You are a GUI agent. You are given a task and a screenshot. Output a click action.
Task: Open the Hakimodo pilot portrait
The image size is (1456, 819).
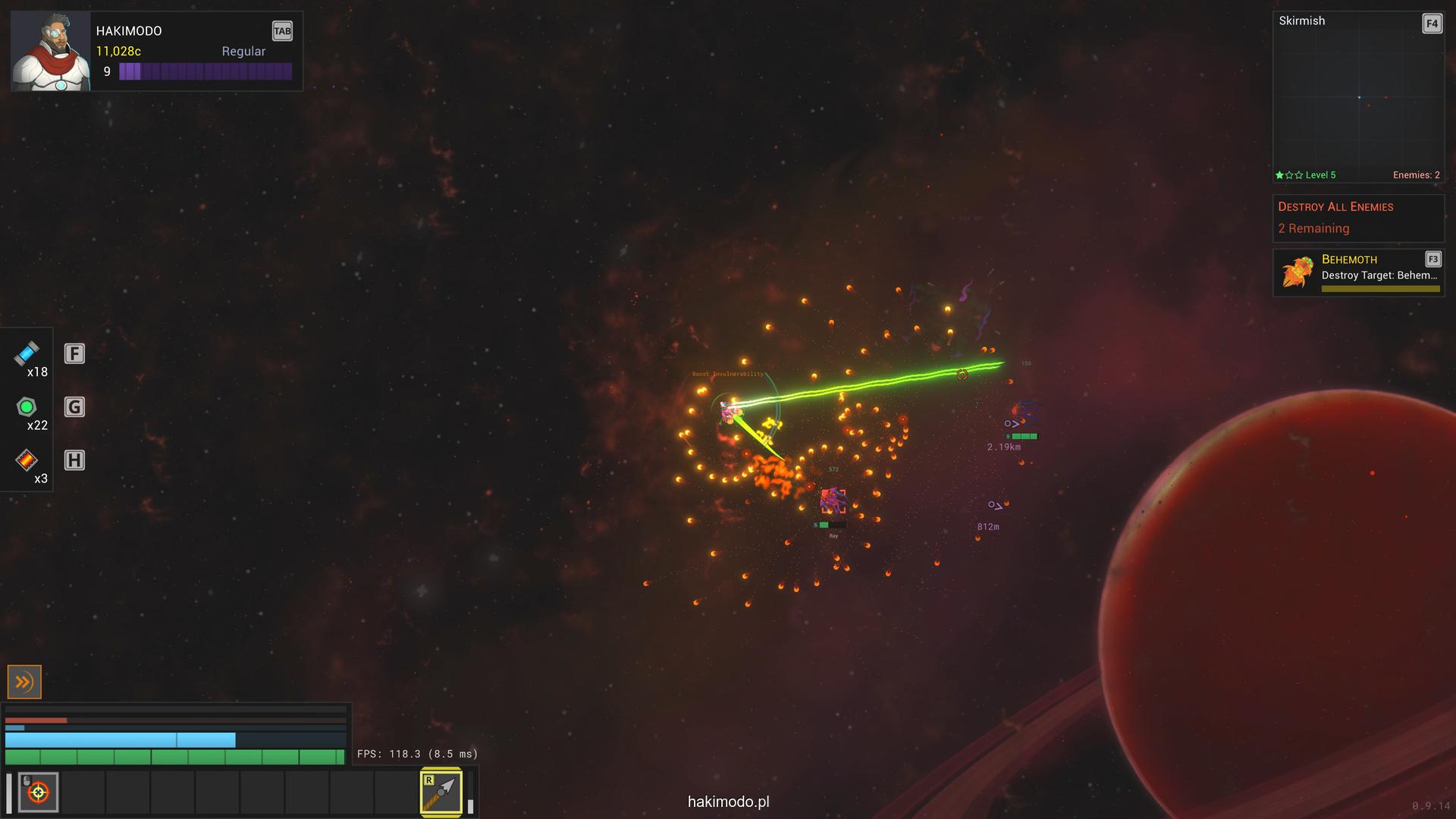click(51, 52)
